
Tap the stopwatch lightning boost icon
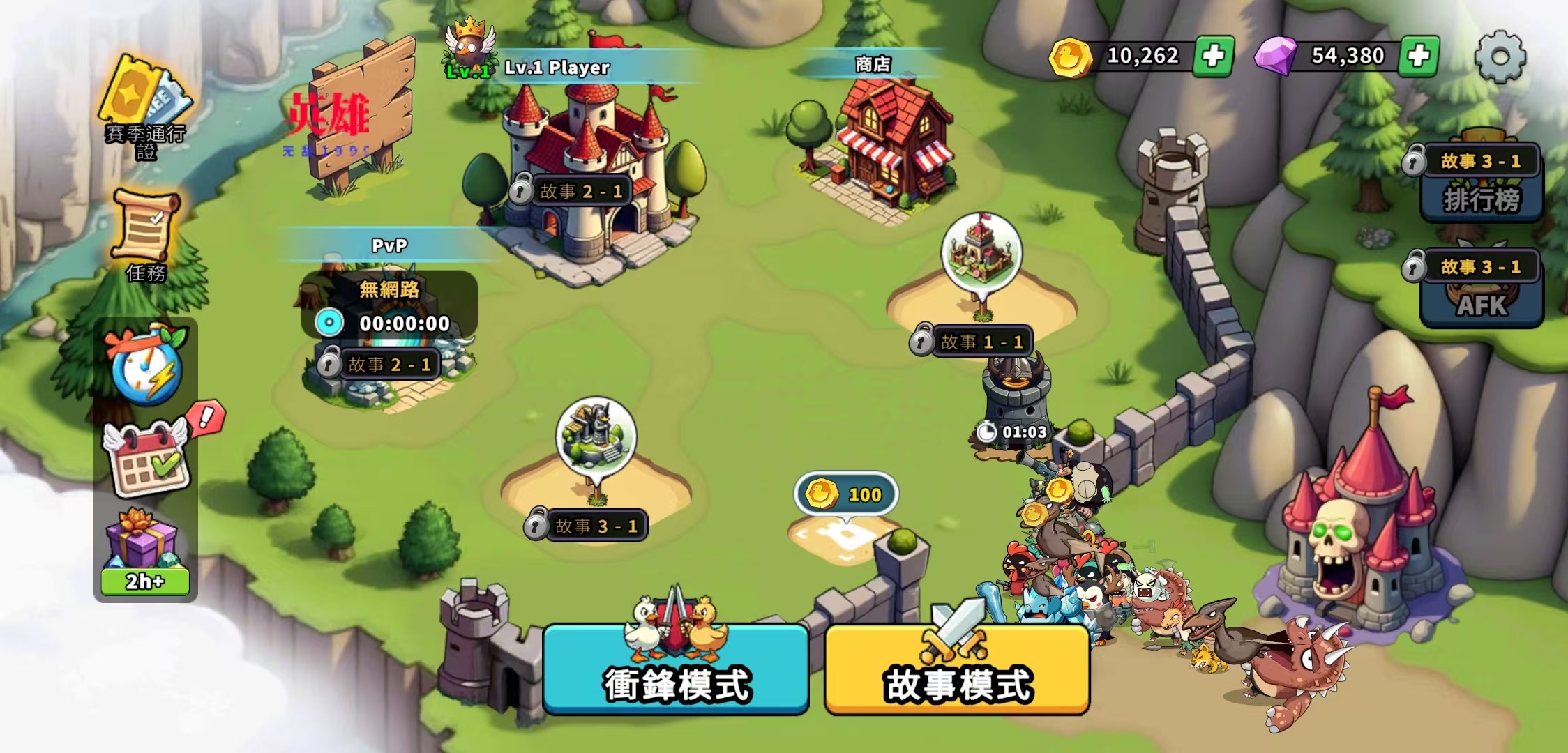pyautogui.click(x=146, y=366)
